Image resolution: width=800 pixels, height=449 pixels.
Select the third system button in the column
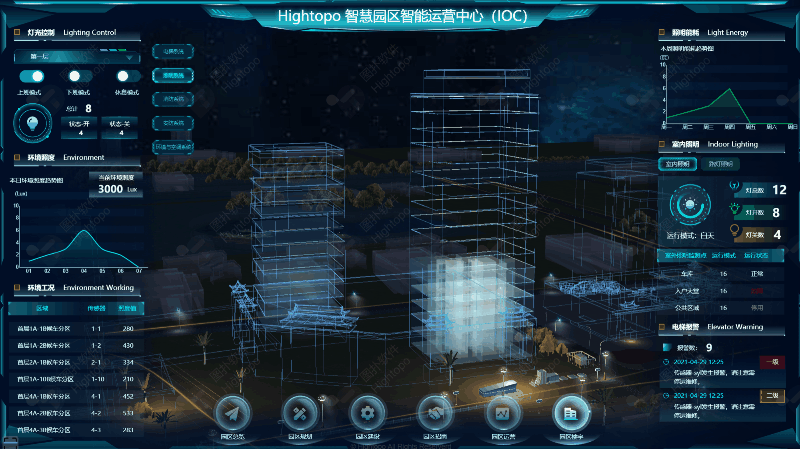pyautogui.click(x=172, y=99)
